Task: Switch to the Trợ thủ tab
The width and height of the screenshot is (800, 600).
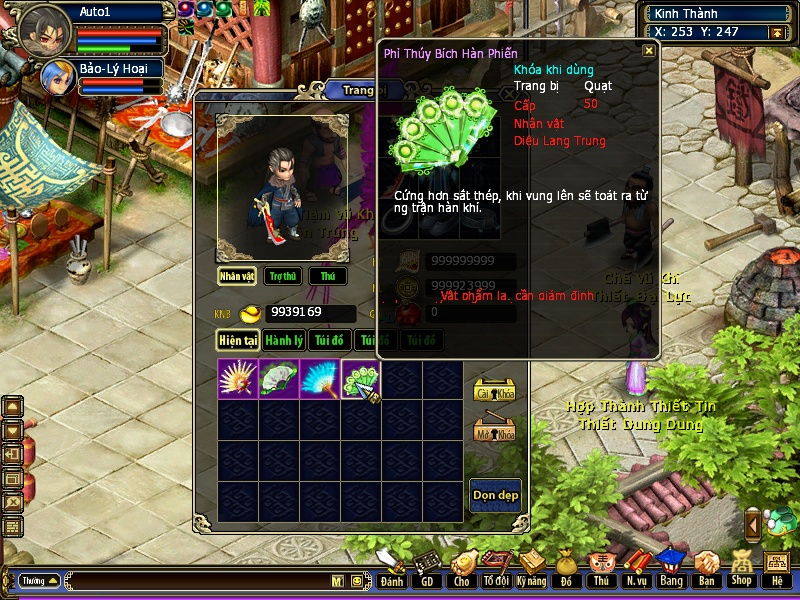Action: click(x=284, y=276)
